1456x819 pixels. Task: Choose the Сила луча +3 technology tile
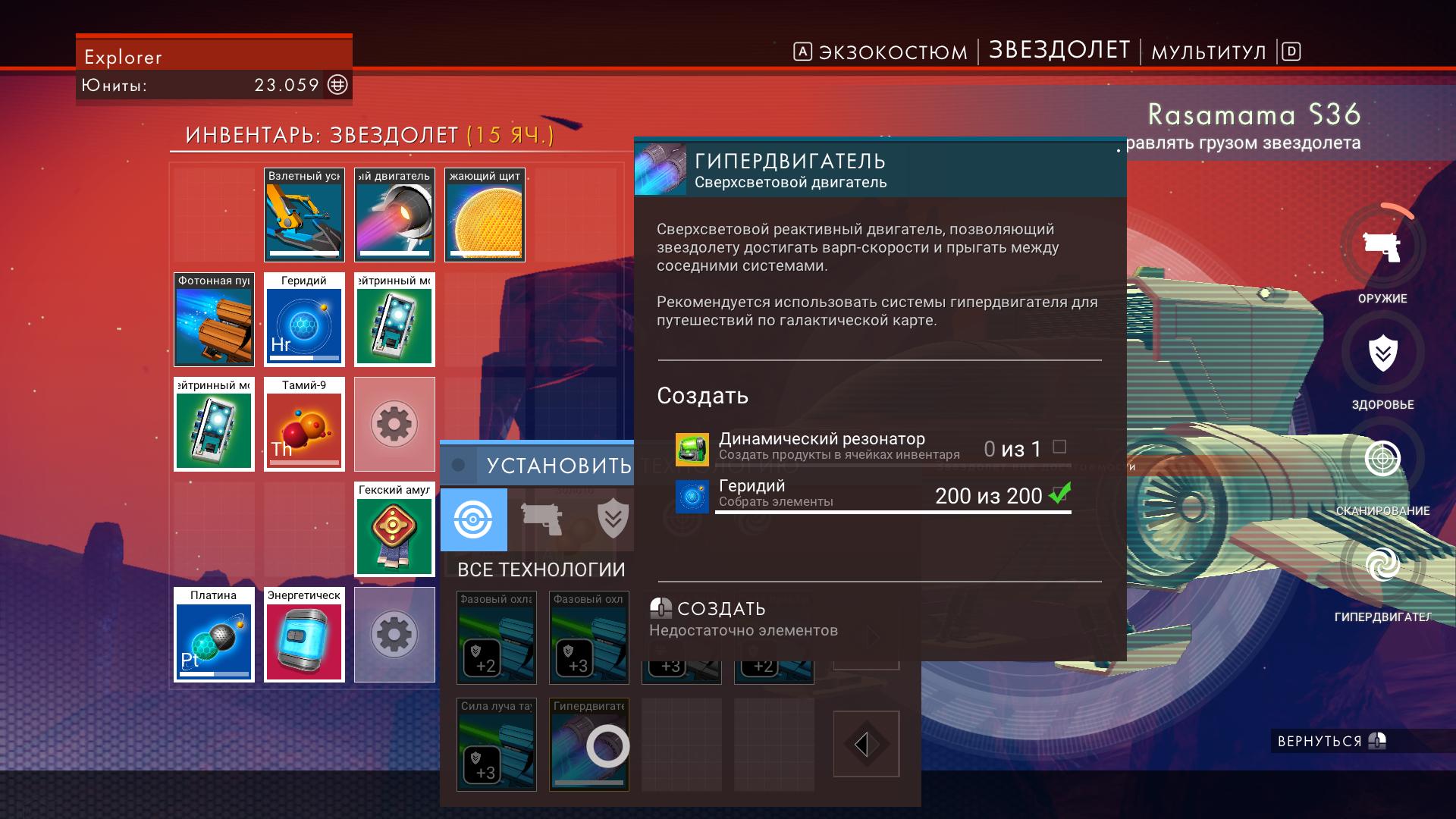(x=497, y=745)
